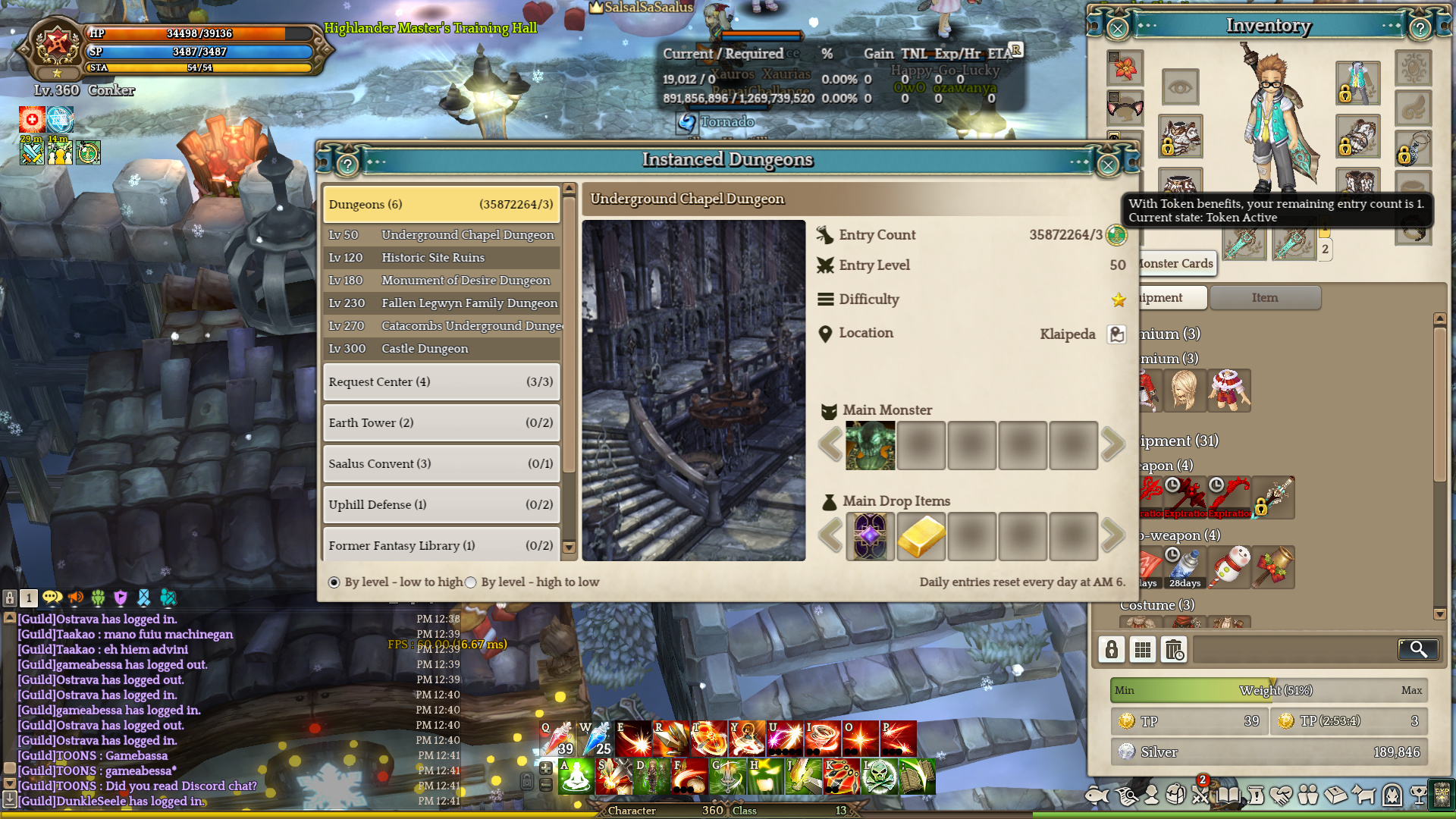Screen dimensions: 1456x819
Task: Select the 'By level - low to high' option
Action: pyautogui.click(x=334, y=582)
